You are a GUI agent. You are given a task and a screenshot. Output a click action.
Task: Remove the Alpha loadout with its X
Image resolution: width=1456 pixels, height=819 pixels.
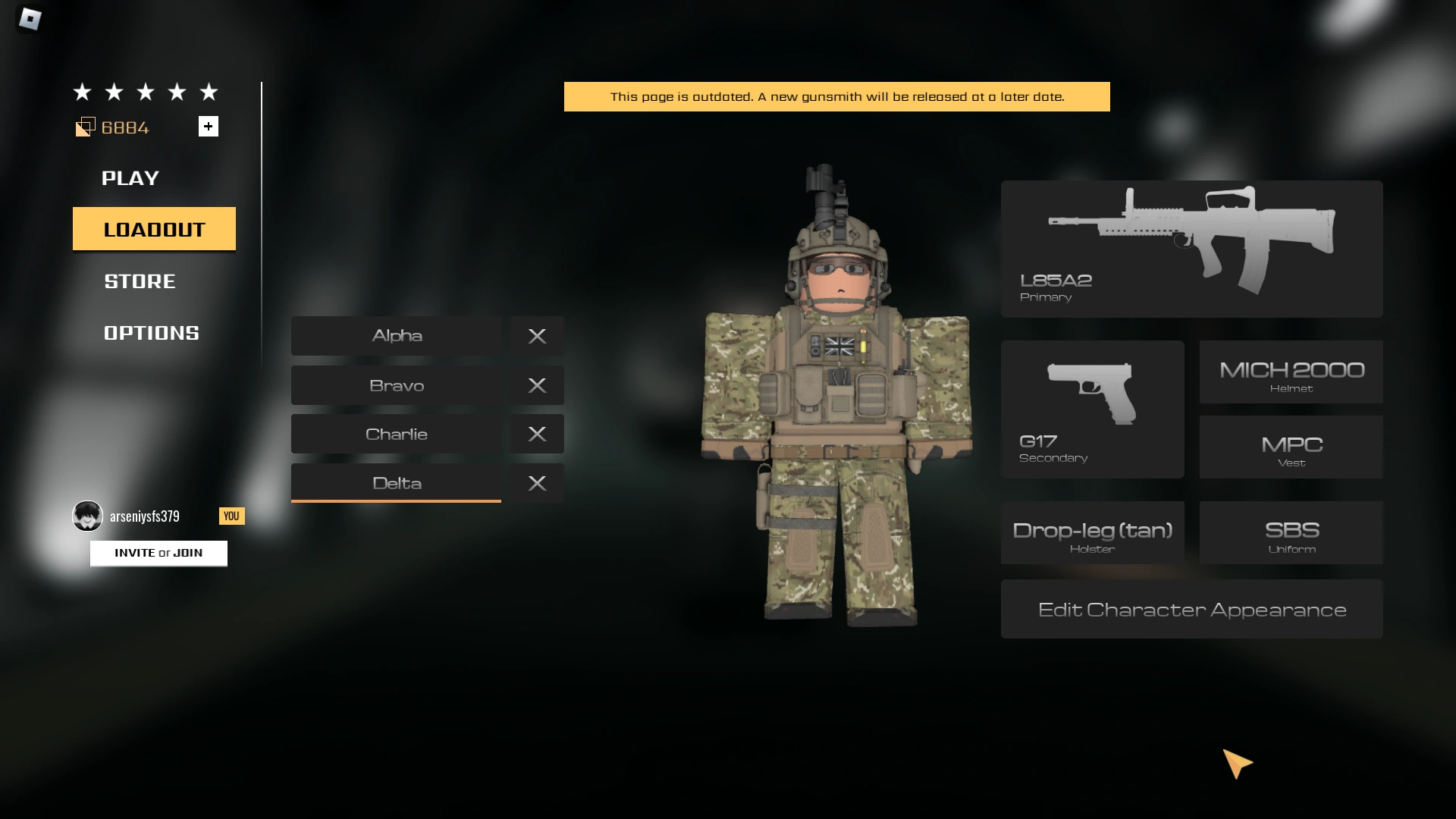537,336
